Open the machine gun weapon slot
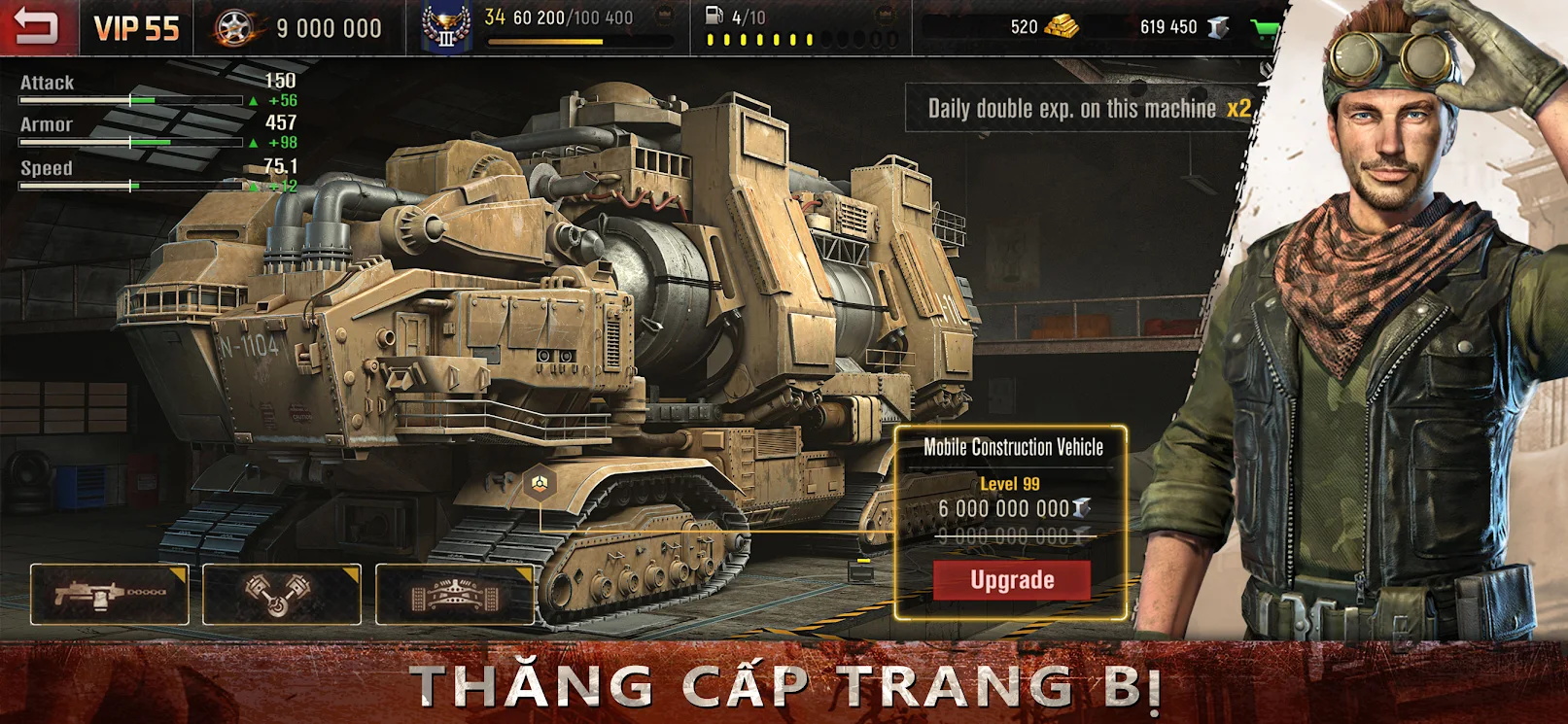Image resolution: width=1568 pixels, height=724 pixels. pos(110,594)
